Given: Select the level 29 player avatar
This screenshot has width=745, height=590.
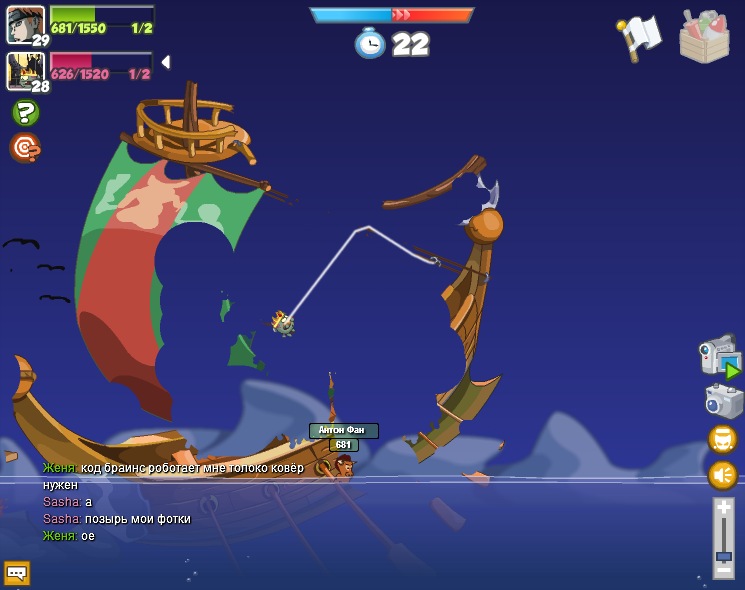Looking at the screenshot, I should click(x=25, y=24).
